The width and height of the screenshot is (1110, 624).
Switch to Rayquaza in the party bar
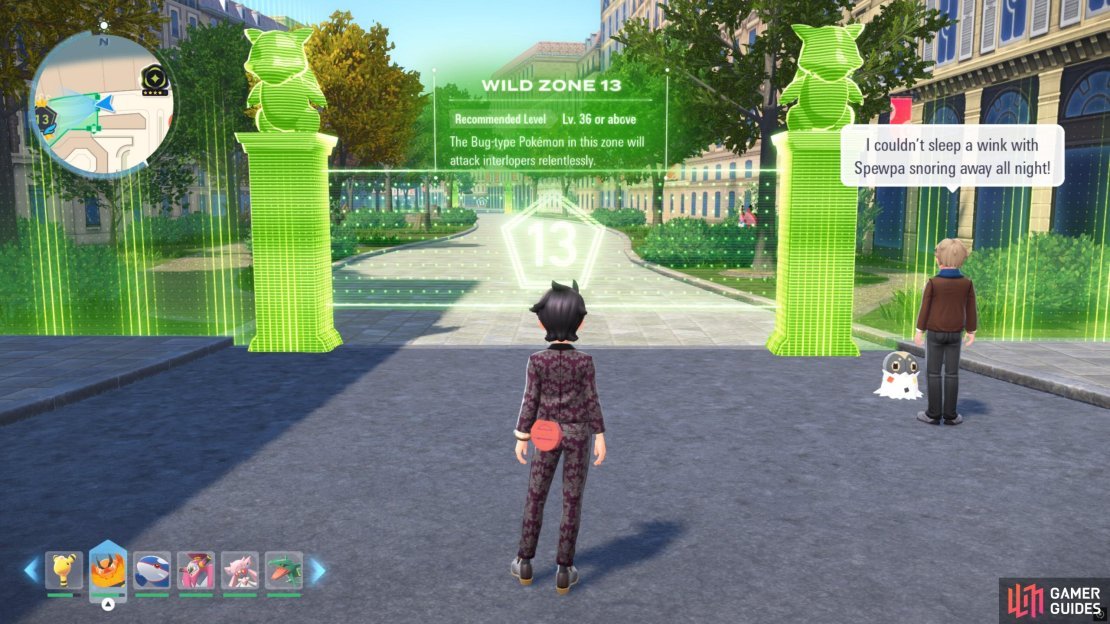[x=284, y=571]
